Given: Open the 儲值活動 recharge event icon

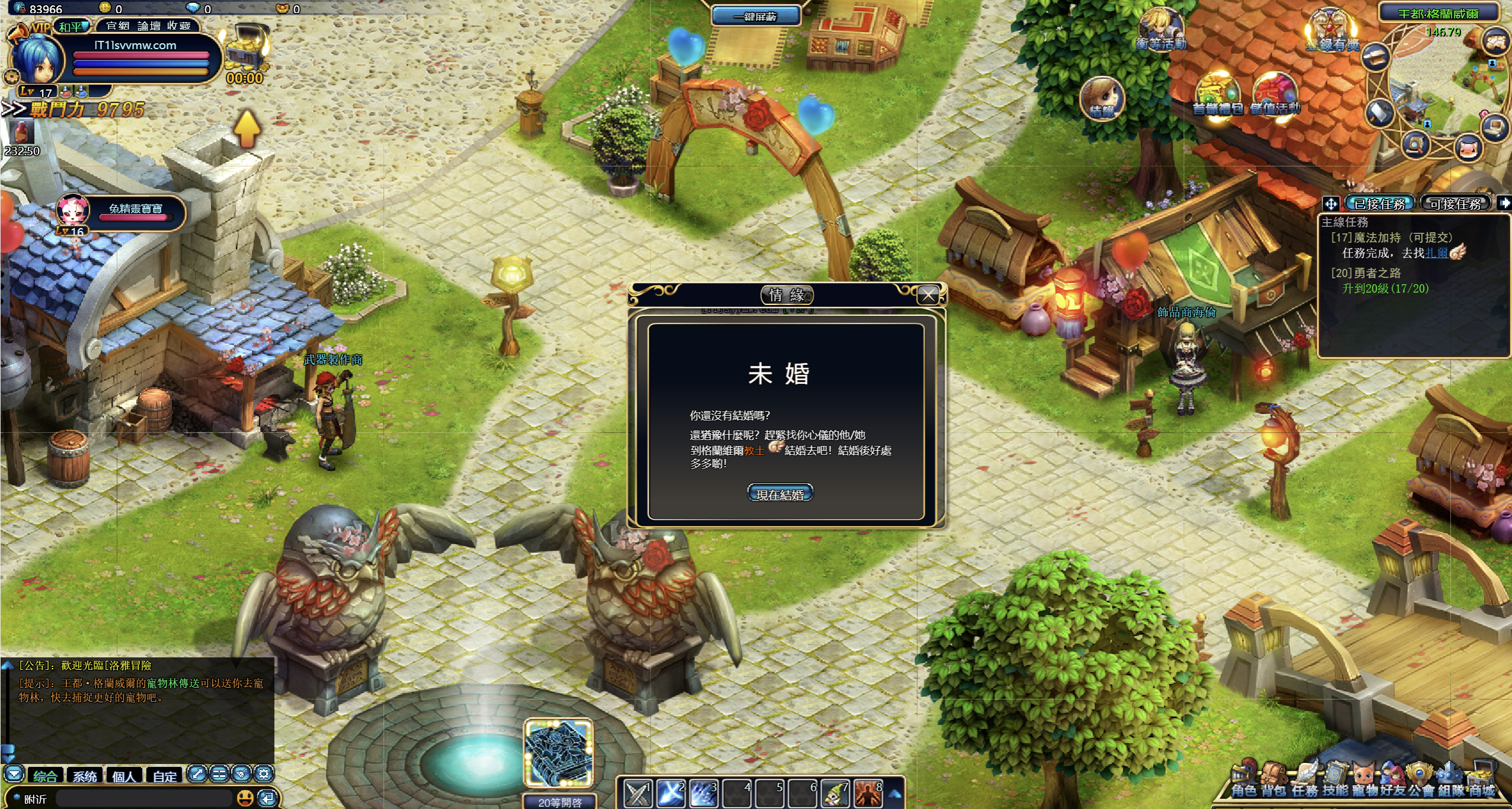Looking at the screenshot, I should pyautogui.click(x=1275, y=96).
